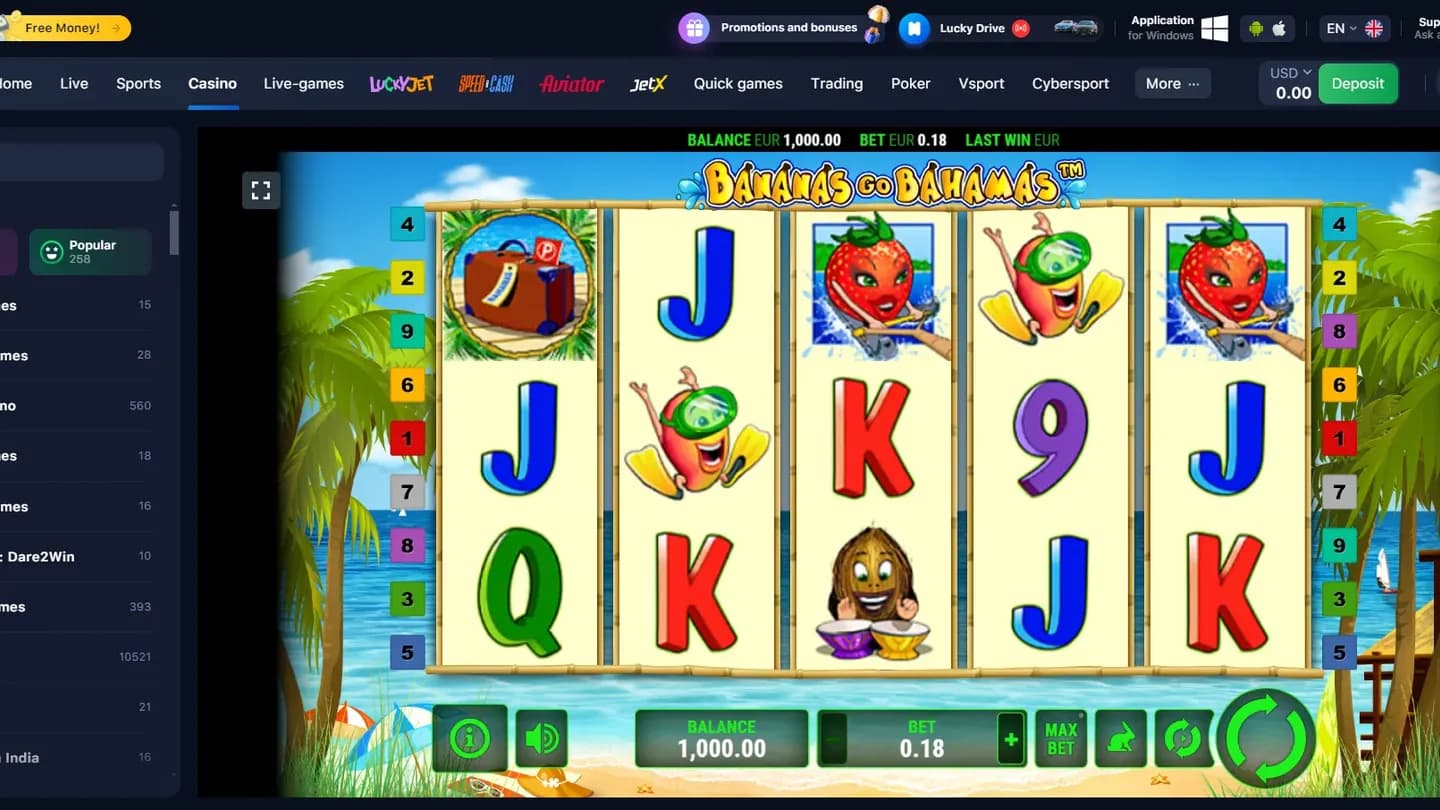This screenshot has width=1440, height=810.
Task: Open the Poker section
Action: 910,83
